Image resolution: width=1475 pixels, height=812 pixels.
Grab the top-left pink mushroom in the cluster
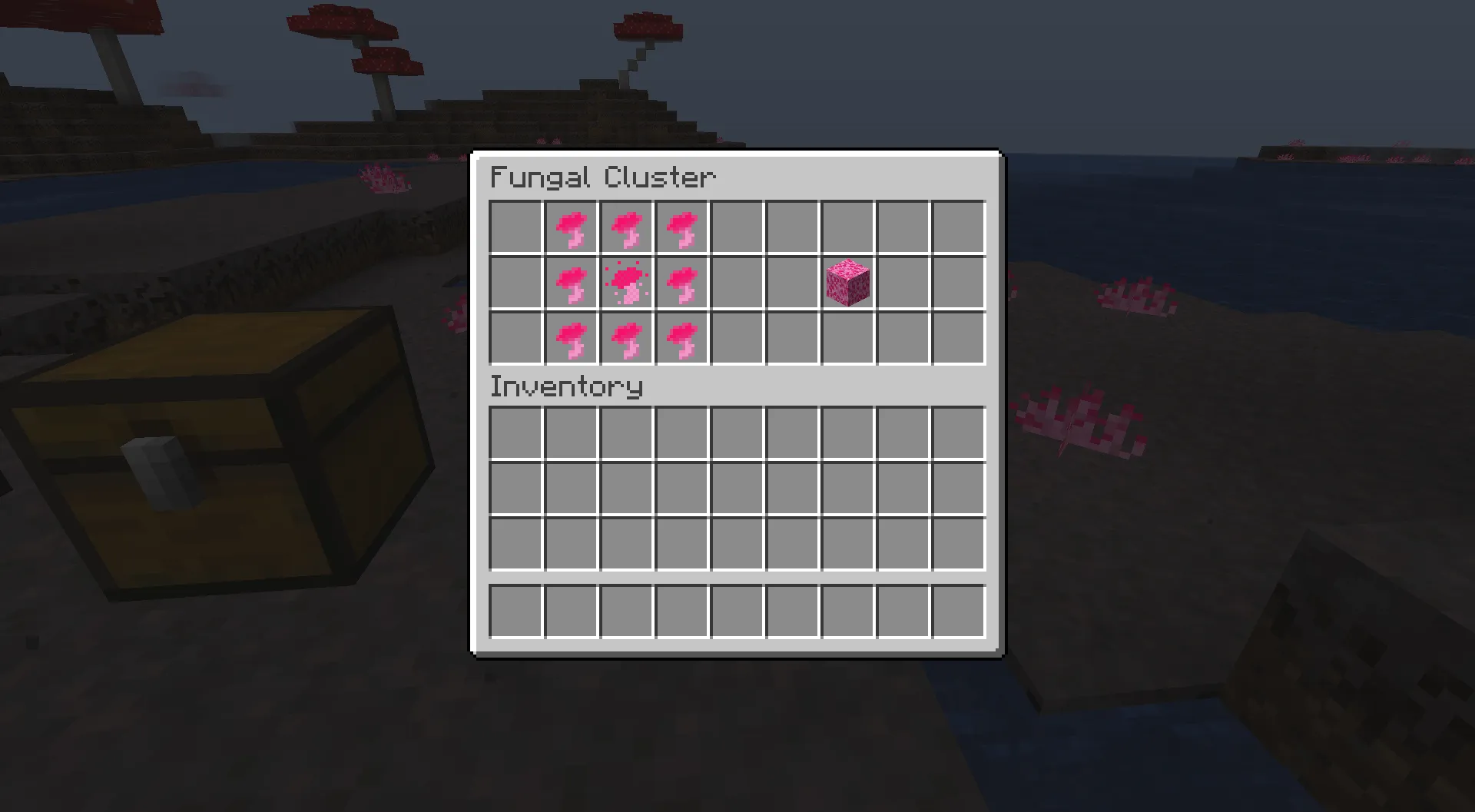click(572, 227)
